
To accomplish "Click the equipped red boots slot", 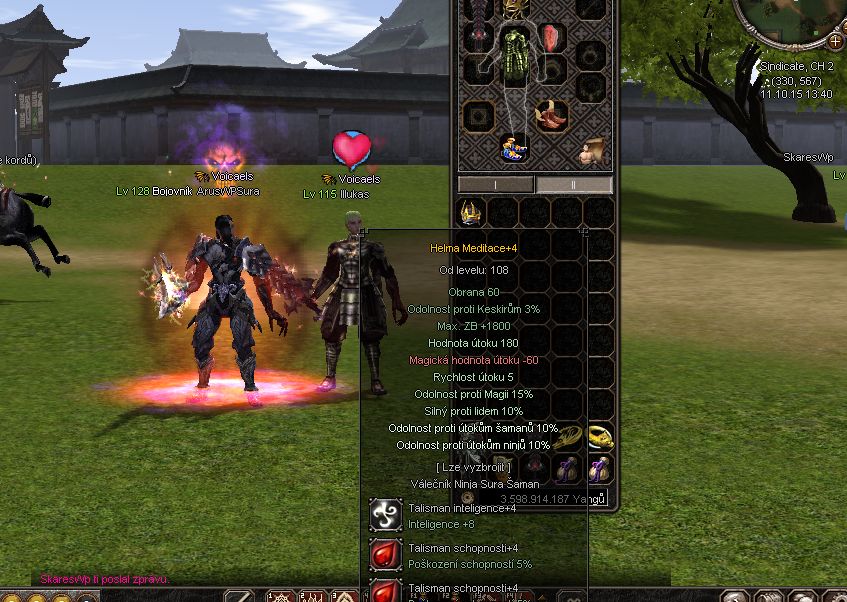I will [551, 114].
